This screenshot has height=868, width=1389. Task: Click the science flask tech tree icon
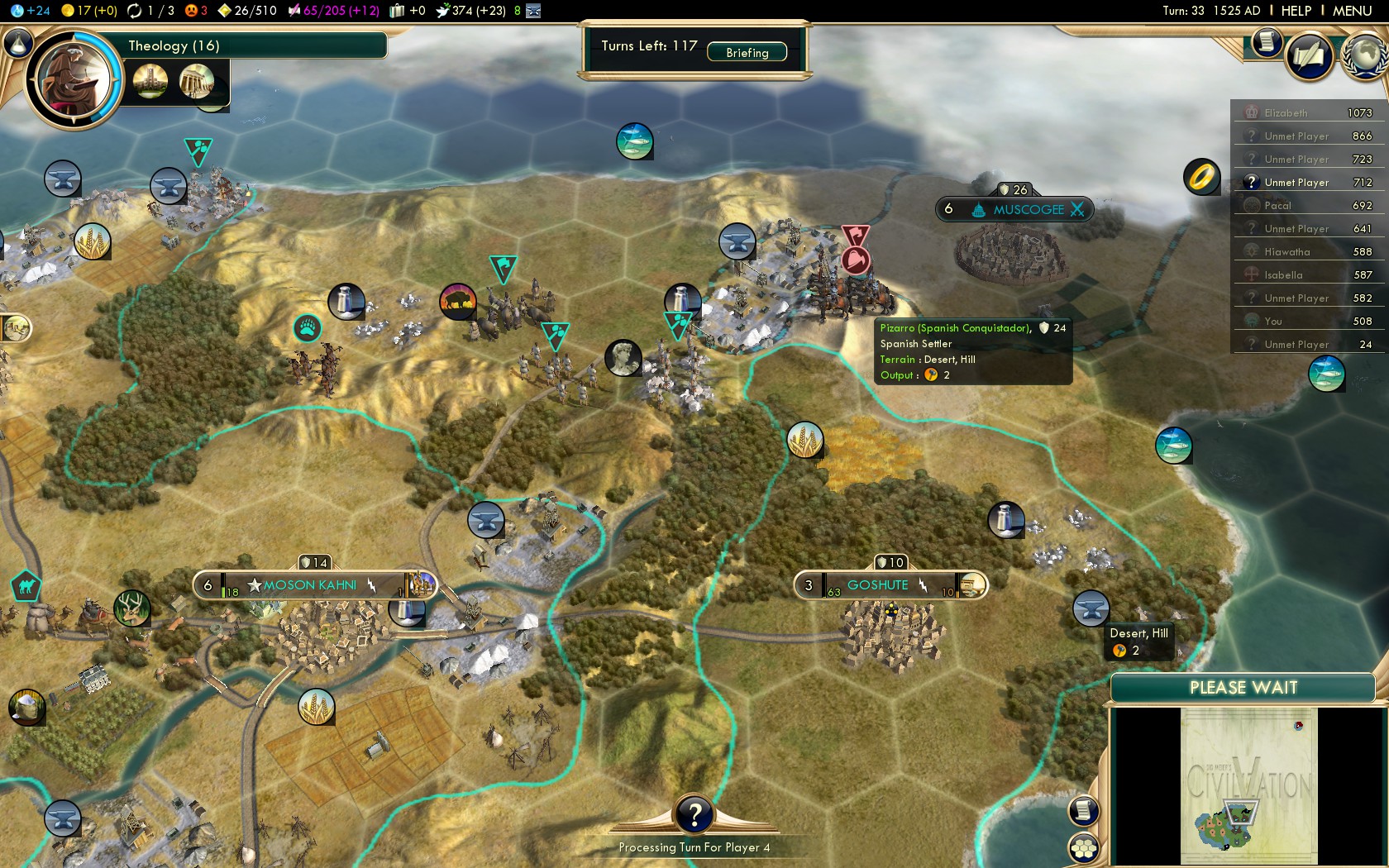(18, 43)
